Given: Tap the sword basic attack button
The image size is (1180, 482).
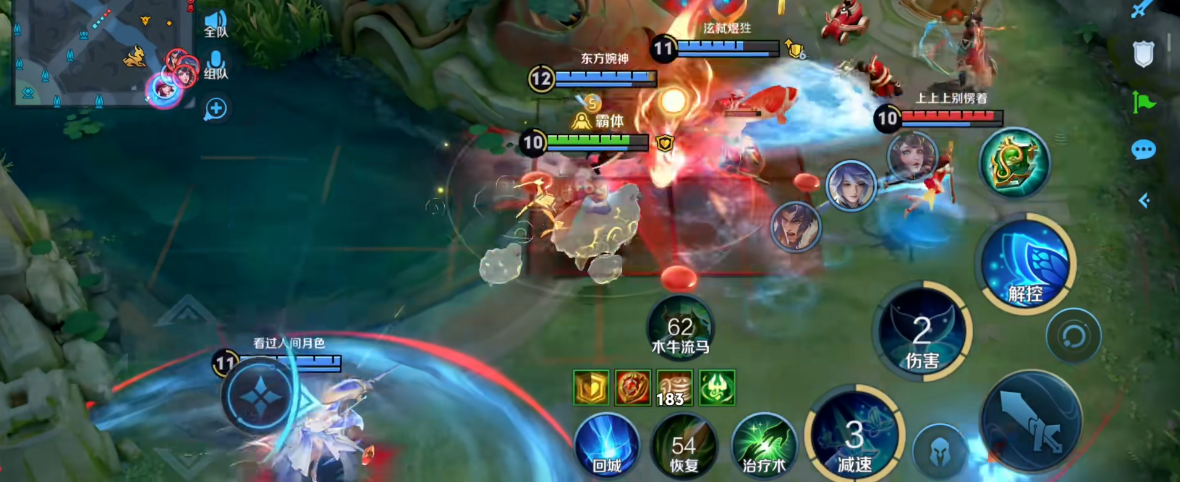Looking at the screenshot, I should click(1031, 419).
